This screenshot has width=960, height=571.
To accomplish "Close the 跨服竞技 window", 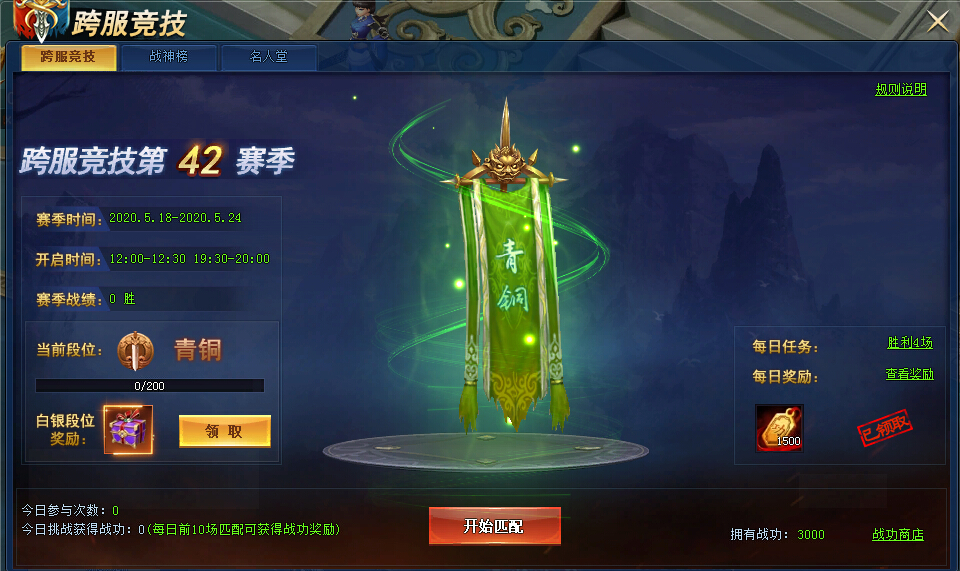I will (x=938, y=22).
